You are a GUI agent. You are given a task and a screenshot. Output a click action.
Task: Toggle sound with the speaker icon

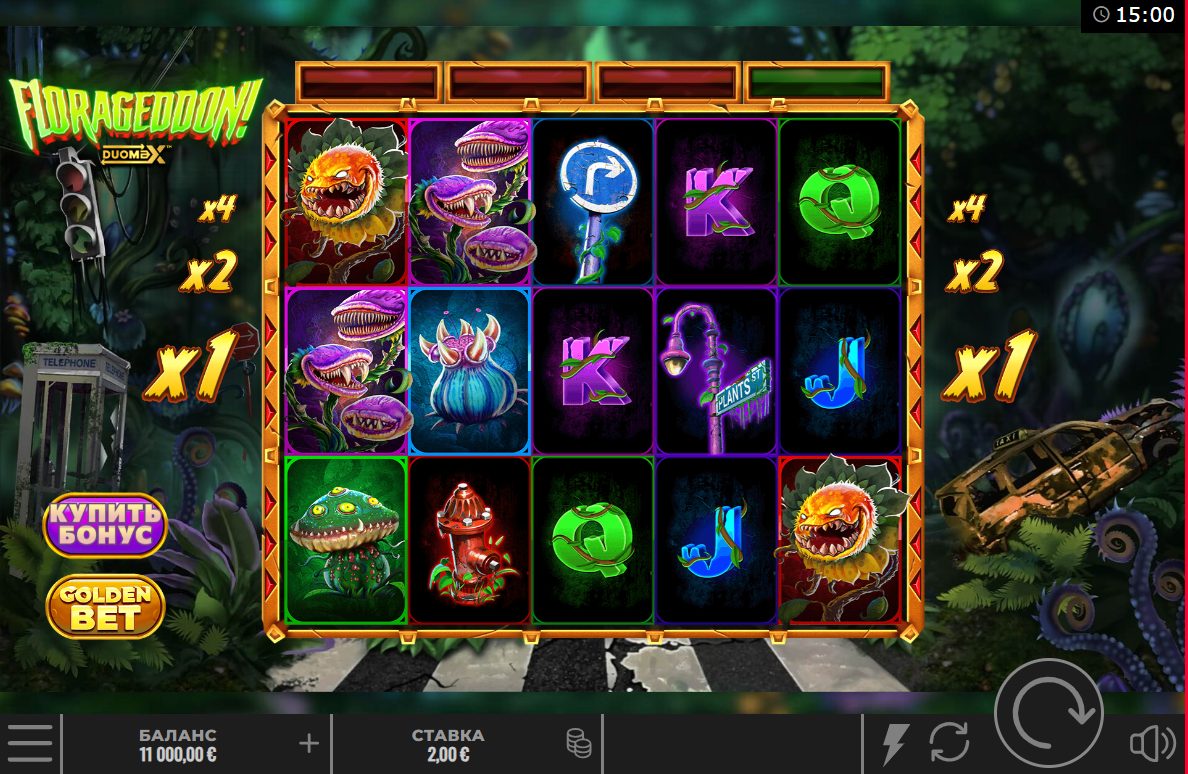1152,743
